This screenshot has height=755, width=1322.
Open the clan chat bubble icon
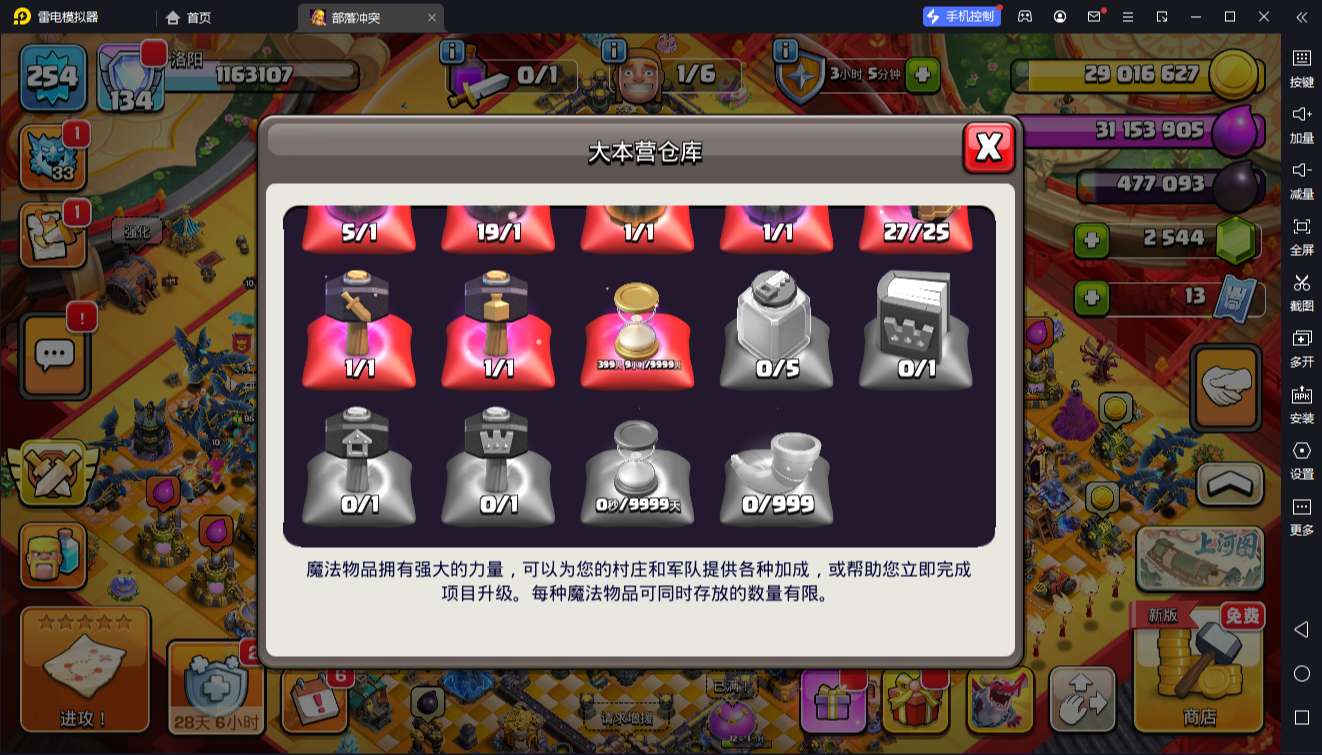[x=53, y=355]
